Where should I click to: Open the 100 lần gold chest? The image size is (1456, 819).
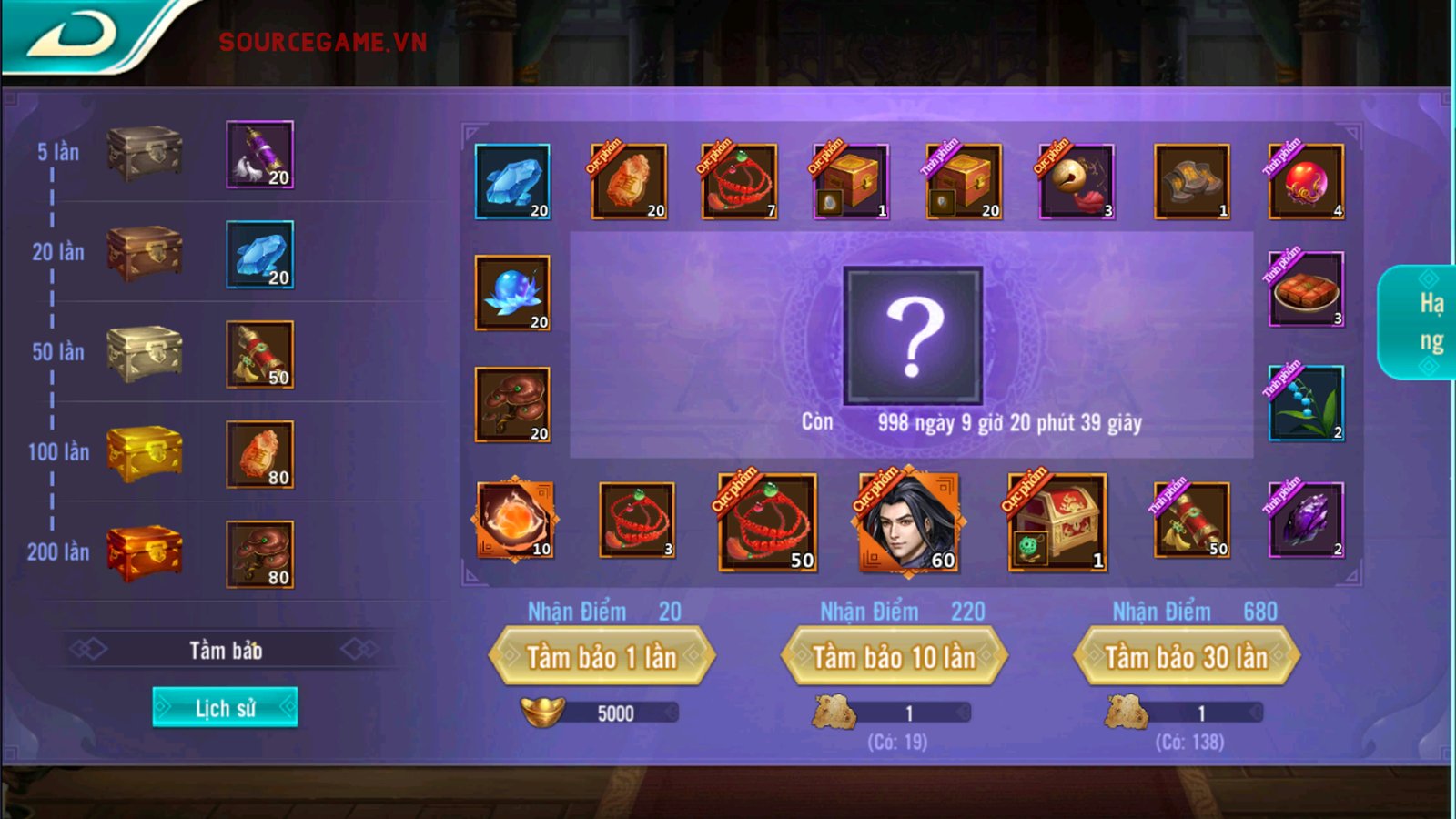[x=144, y=452]
